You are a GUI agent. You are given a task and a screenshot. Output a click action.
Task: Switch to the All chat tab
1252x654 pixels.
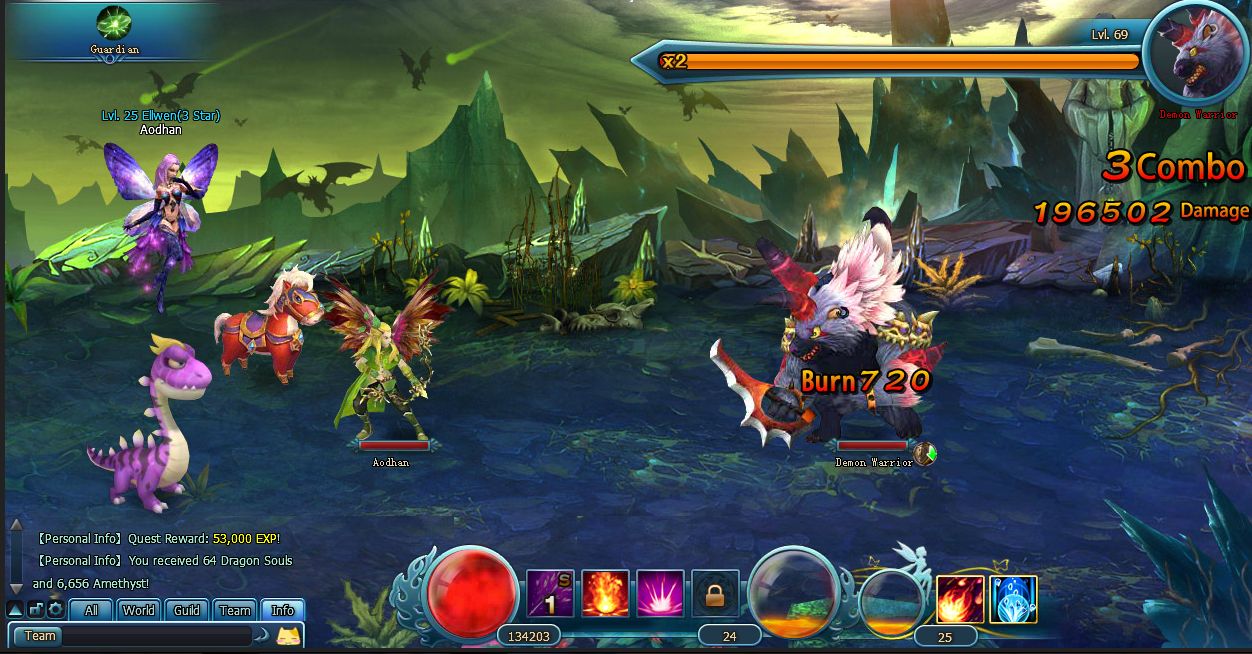click(91, 610)
